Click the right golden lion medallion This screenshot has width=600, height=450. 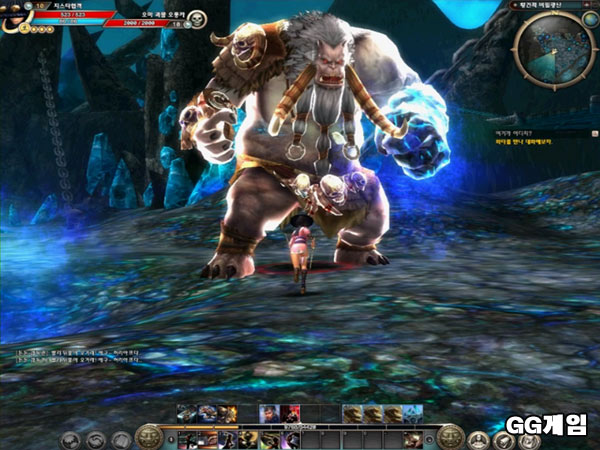(451, 436)
